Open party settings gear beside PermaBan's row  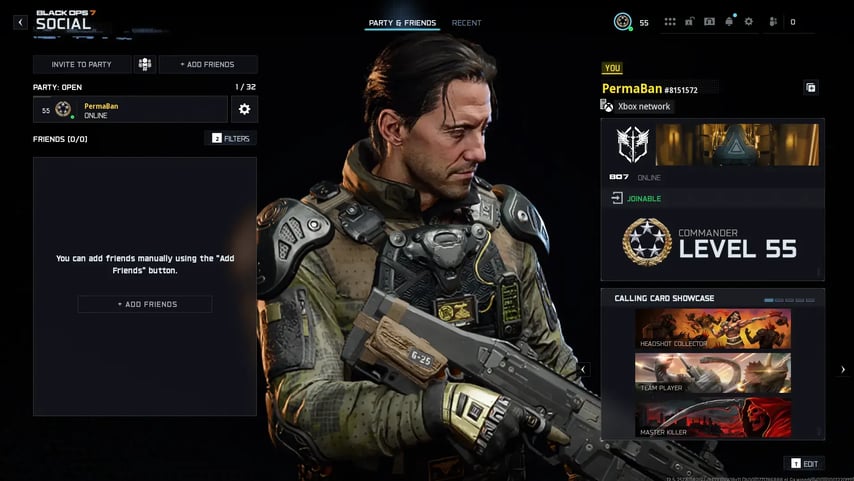(x=244, y=109)
